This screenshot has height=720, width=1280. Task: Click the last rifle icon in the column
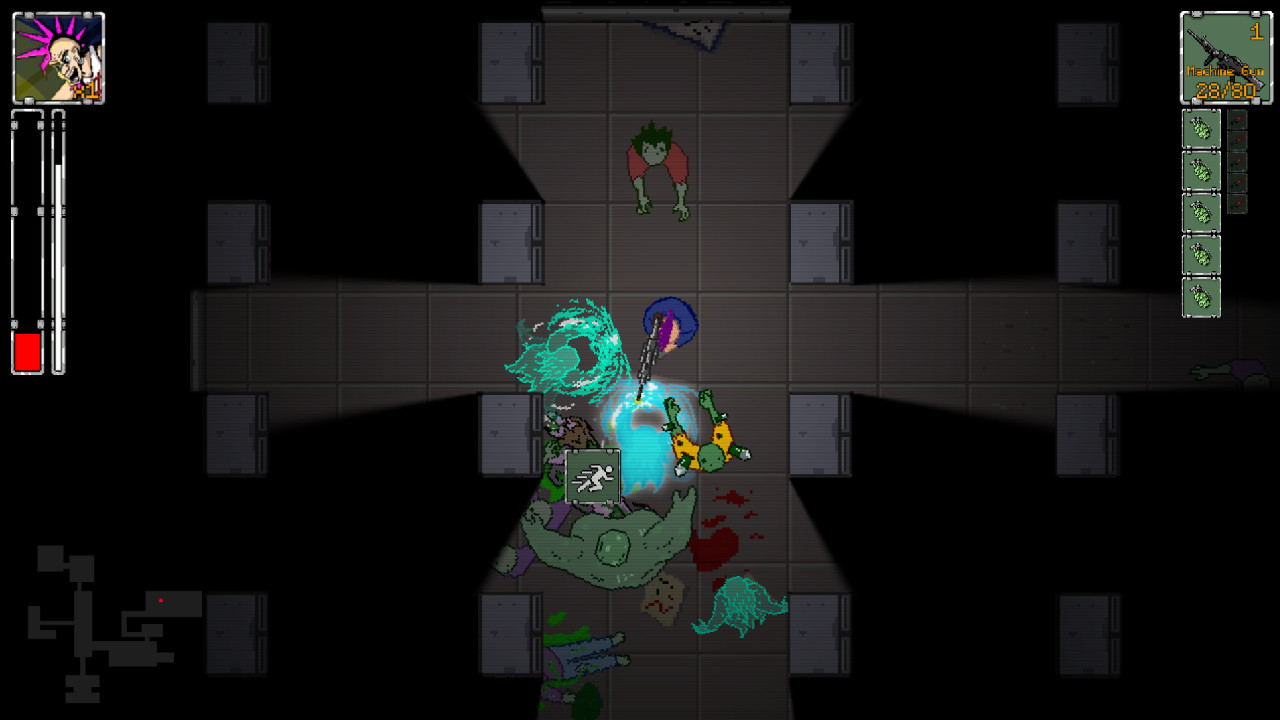1238,204
